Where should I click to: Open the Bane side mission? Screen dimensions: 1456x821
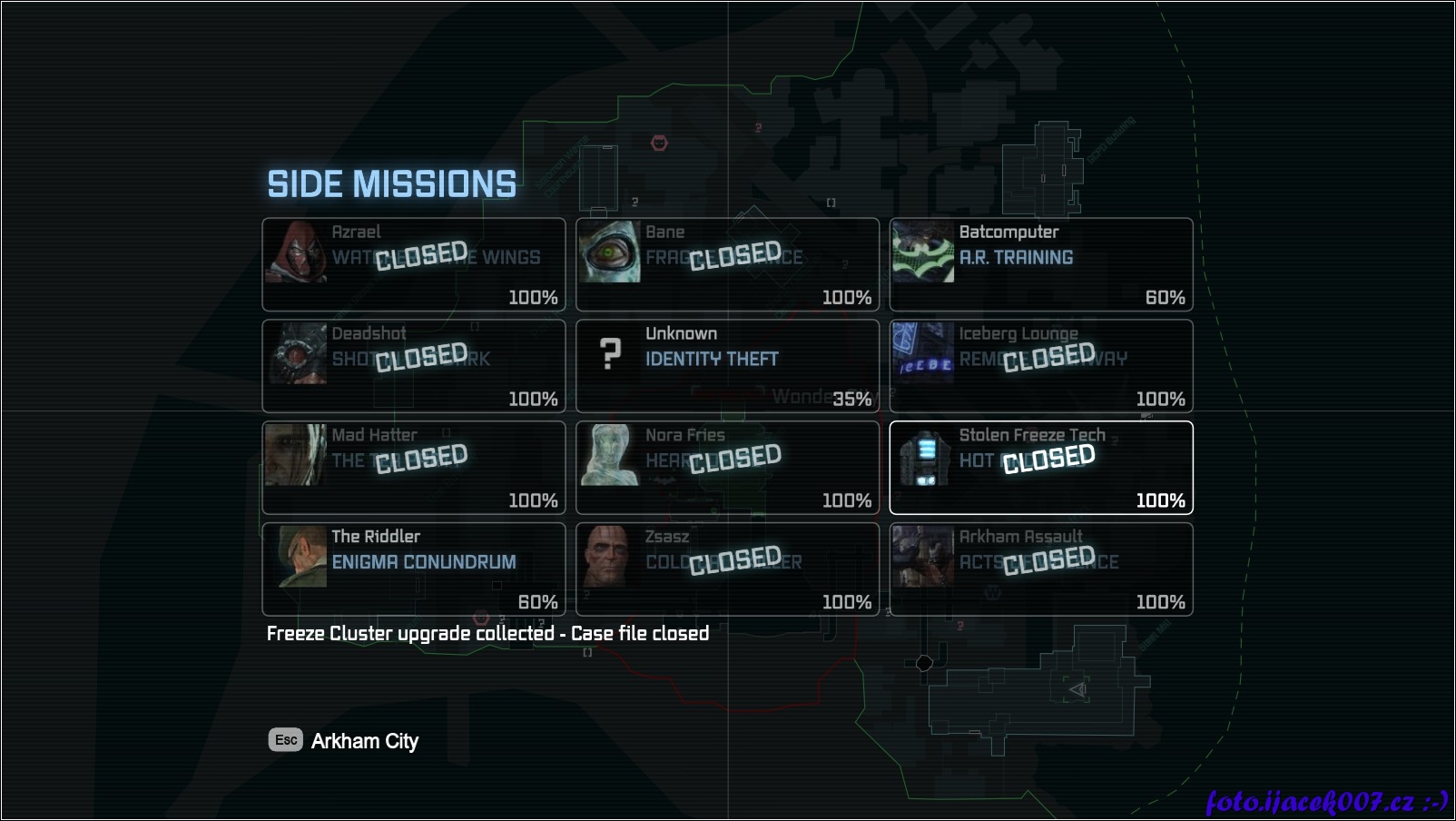click(x=727, y=264)
